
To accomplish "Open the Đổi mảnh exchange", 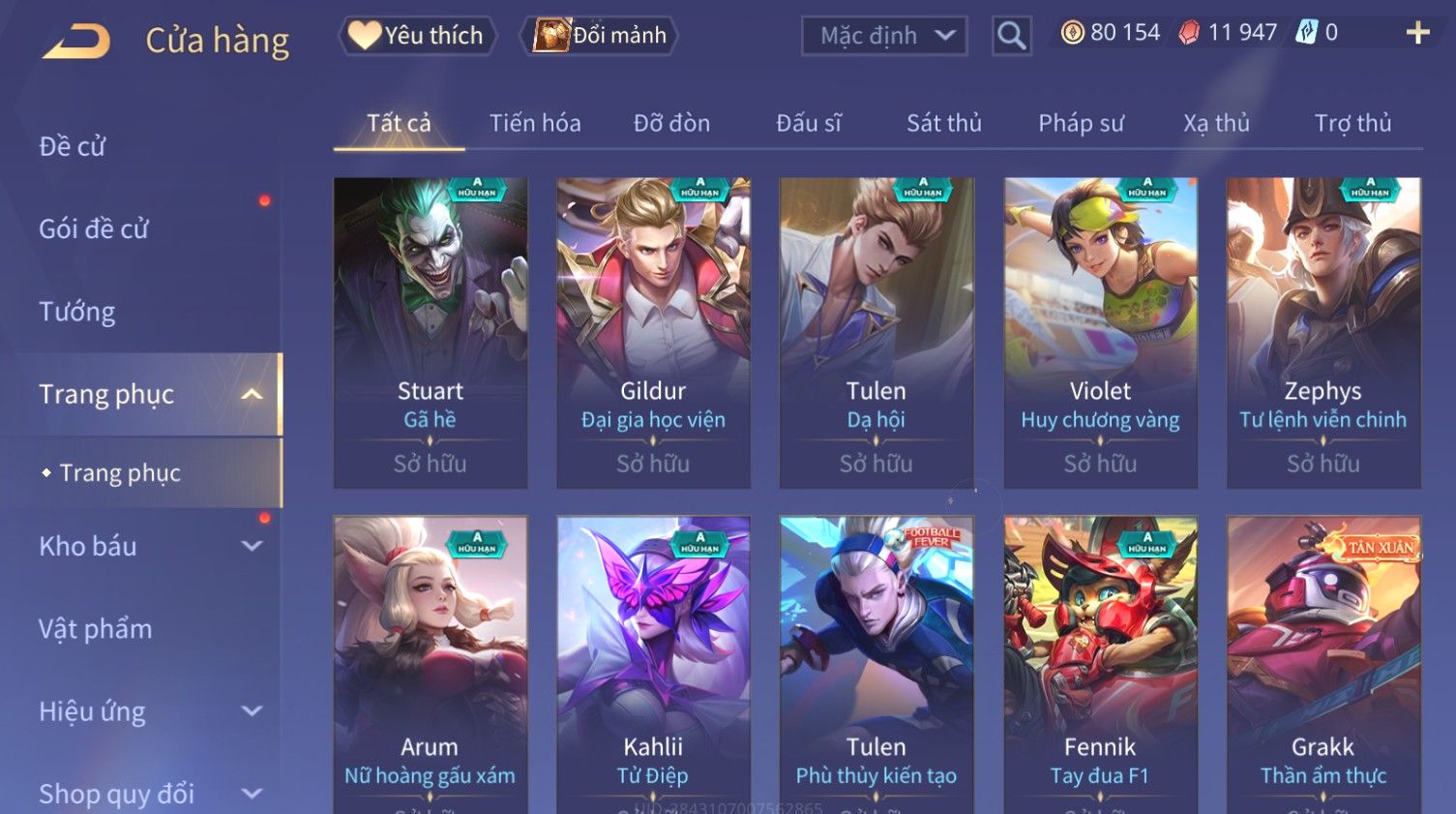I will [600, 36].
